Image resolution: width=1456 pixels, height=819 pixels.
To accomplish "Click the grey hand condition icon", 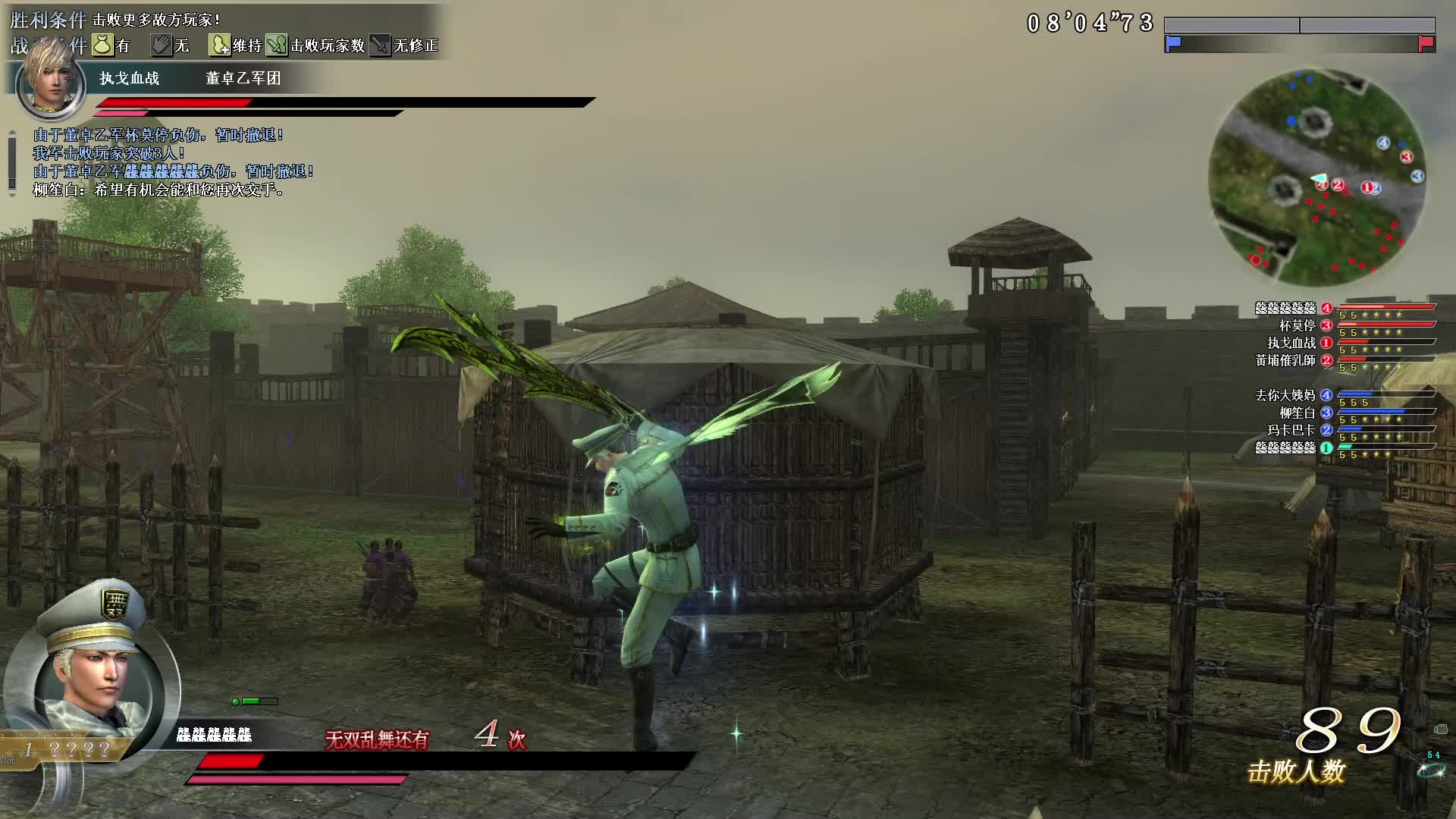I will (x=161, y=45).
